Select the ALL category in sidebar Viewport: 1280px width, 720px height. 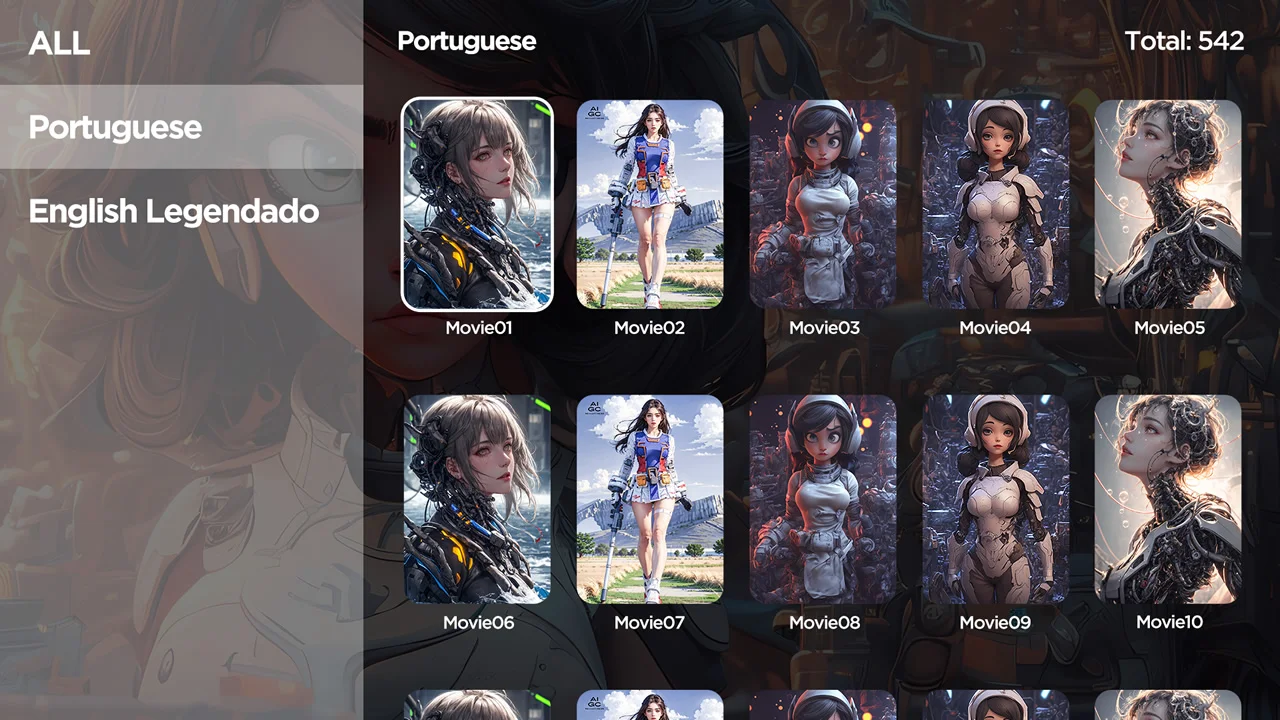59,44
